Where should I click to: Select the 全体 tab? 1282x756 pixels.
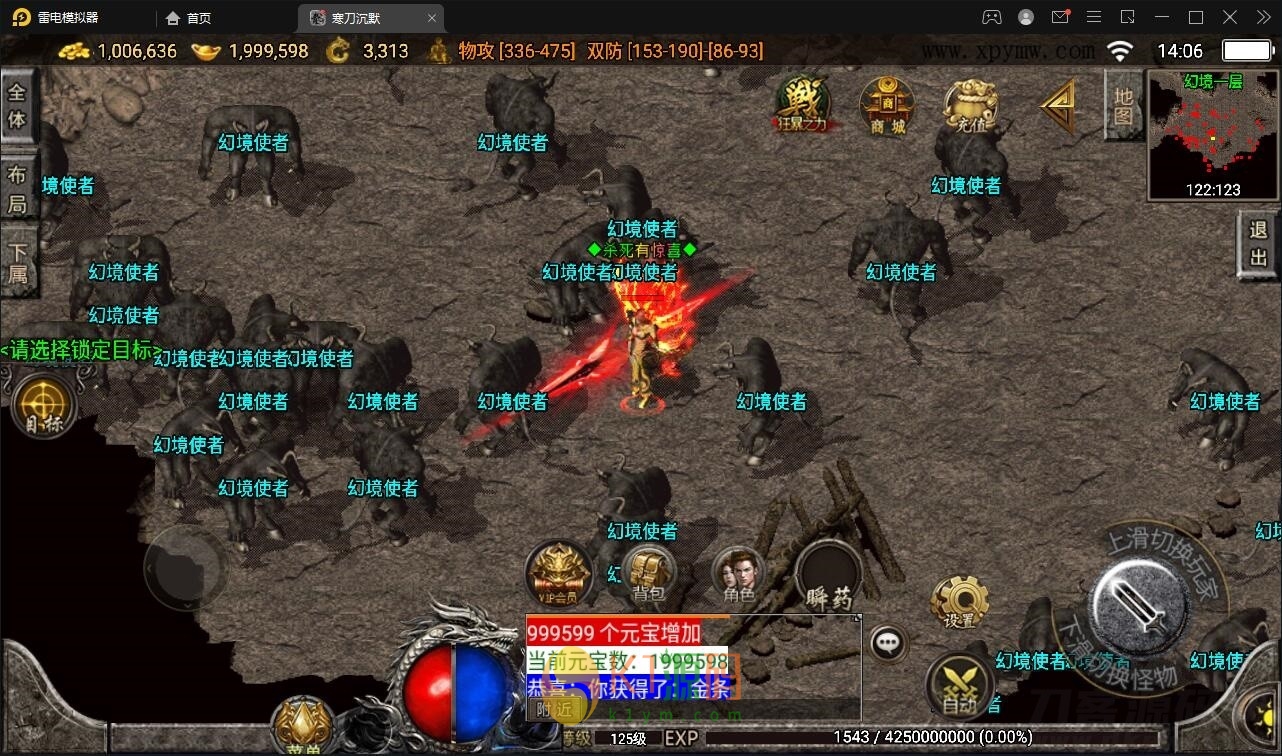click(x=17, y=106)
